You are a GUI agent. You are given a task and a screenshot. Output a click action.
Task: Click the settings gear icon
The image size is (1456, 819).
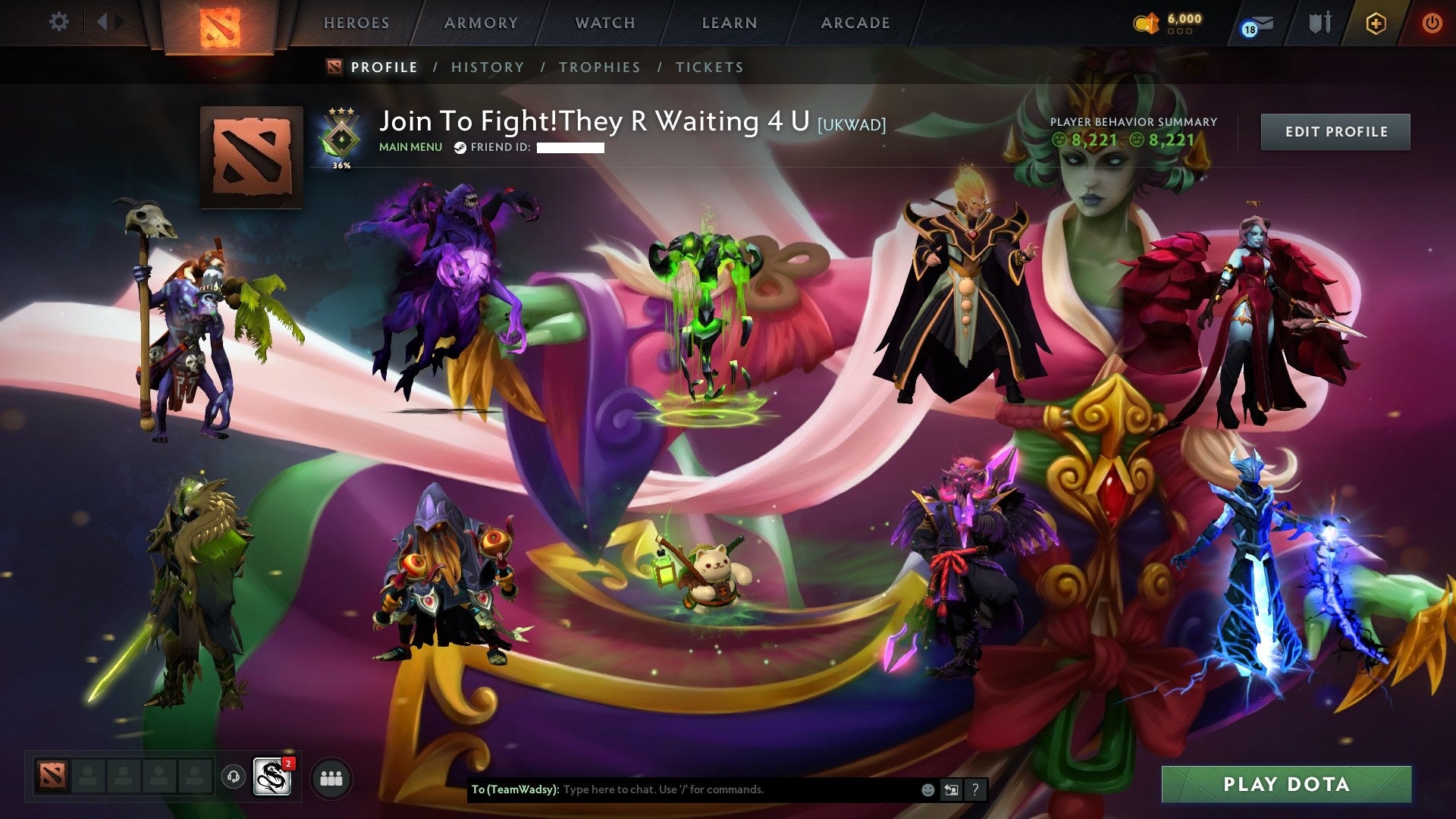tap(59, 21)
